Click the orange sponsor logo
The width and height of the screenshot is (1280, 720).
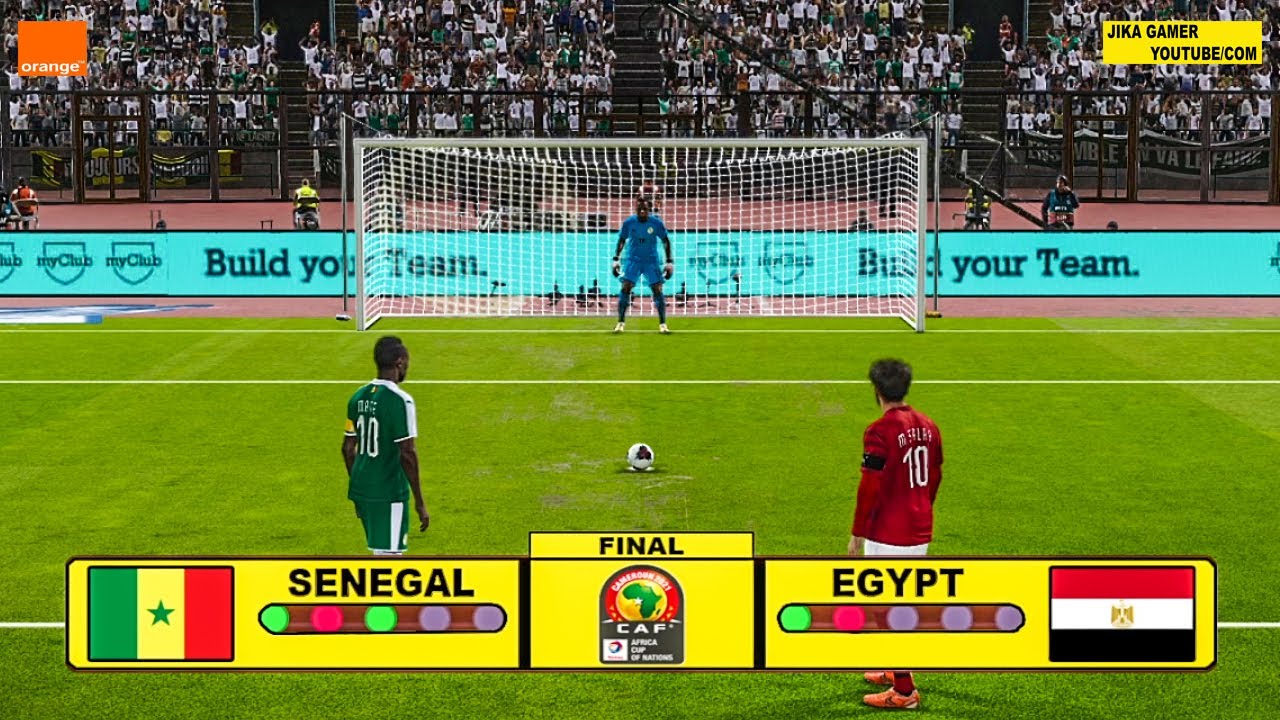click(x=52, y=49)
